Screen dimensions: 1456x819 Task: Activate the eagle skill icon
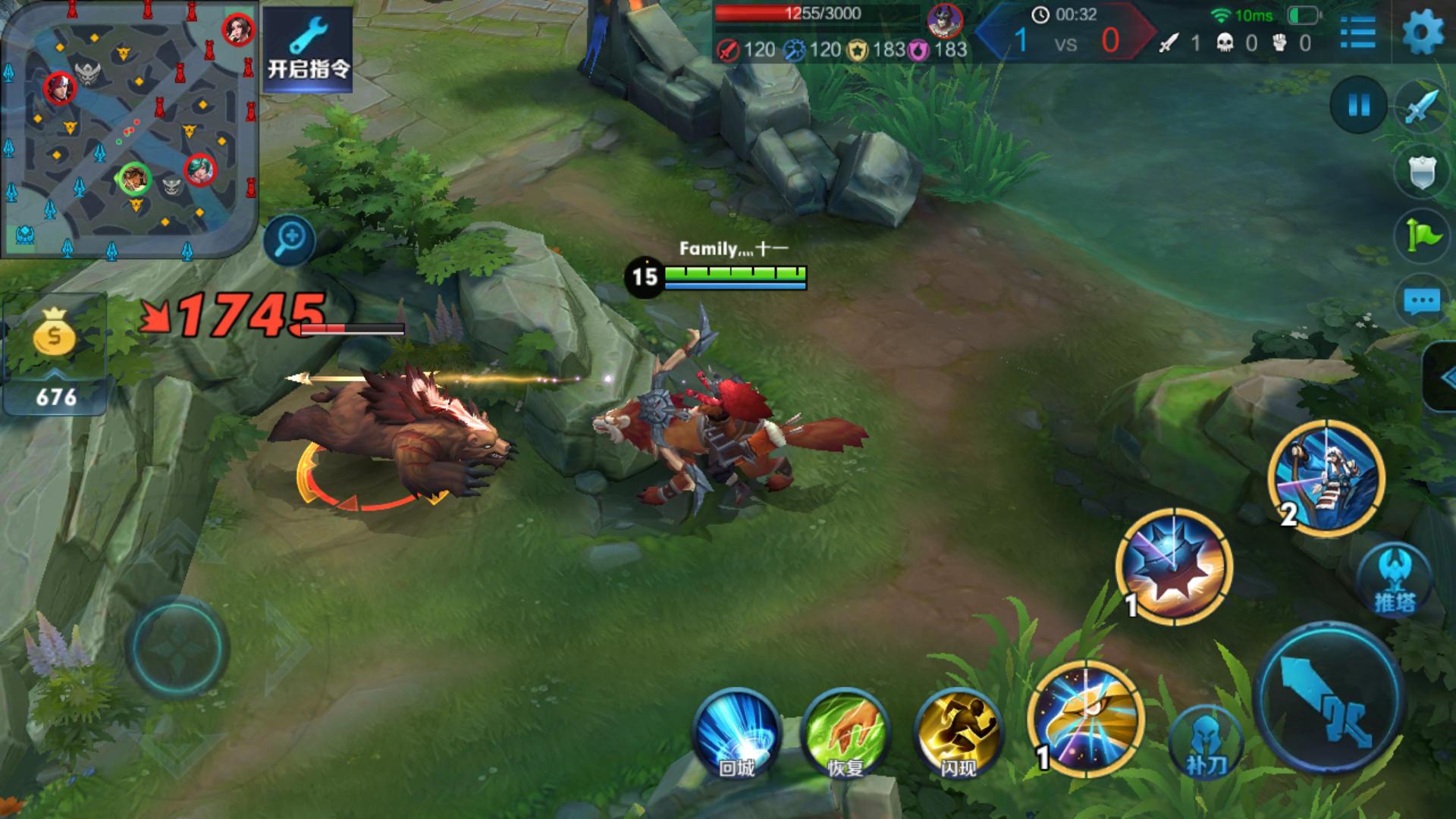pos(1086,718)
